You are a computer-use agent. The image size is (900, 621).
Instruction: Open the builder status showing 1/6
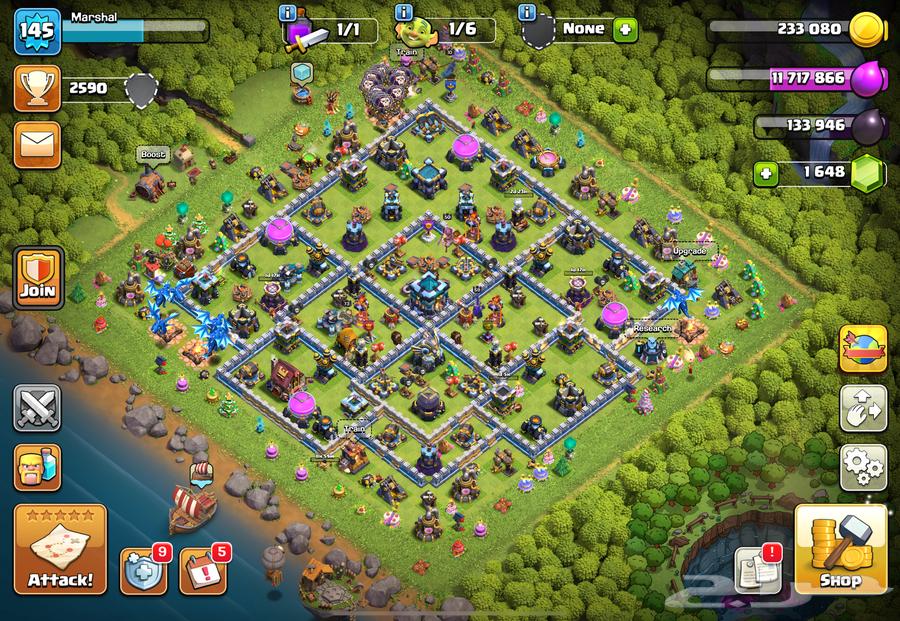[x=445, y=30]
